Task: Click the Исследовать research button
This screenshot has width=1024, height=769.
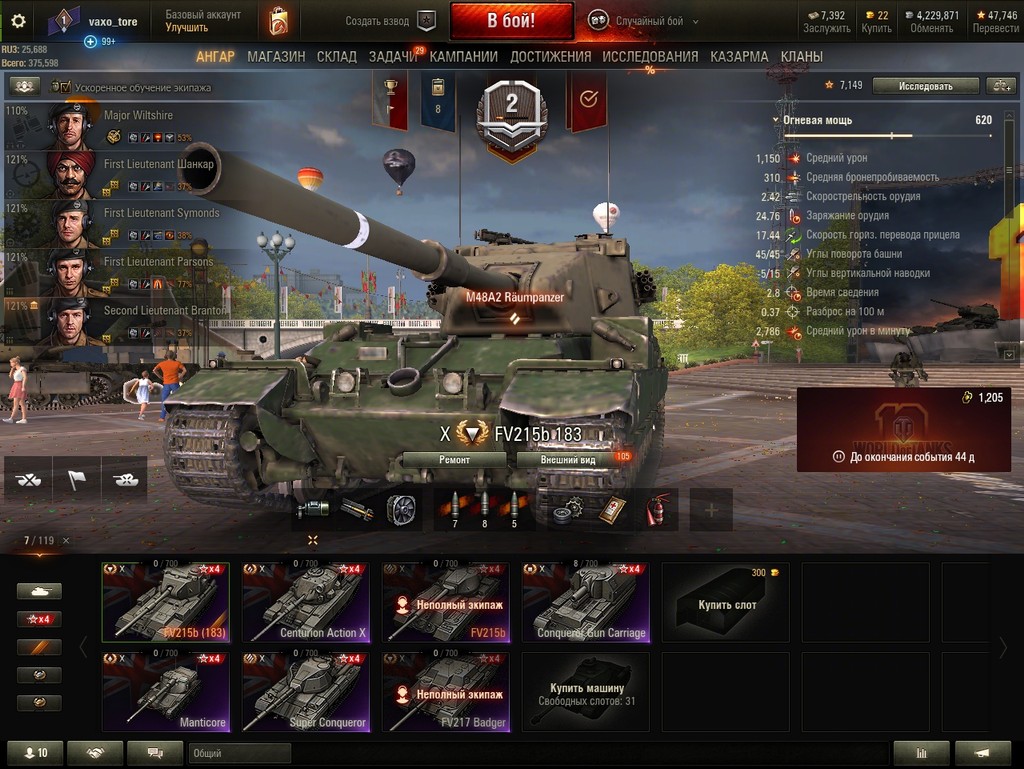Action: [x=925, y=86]
